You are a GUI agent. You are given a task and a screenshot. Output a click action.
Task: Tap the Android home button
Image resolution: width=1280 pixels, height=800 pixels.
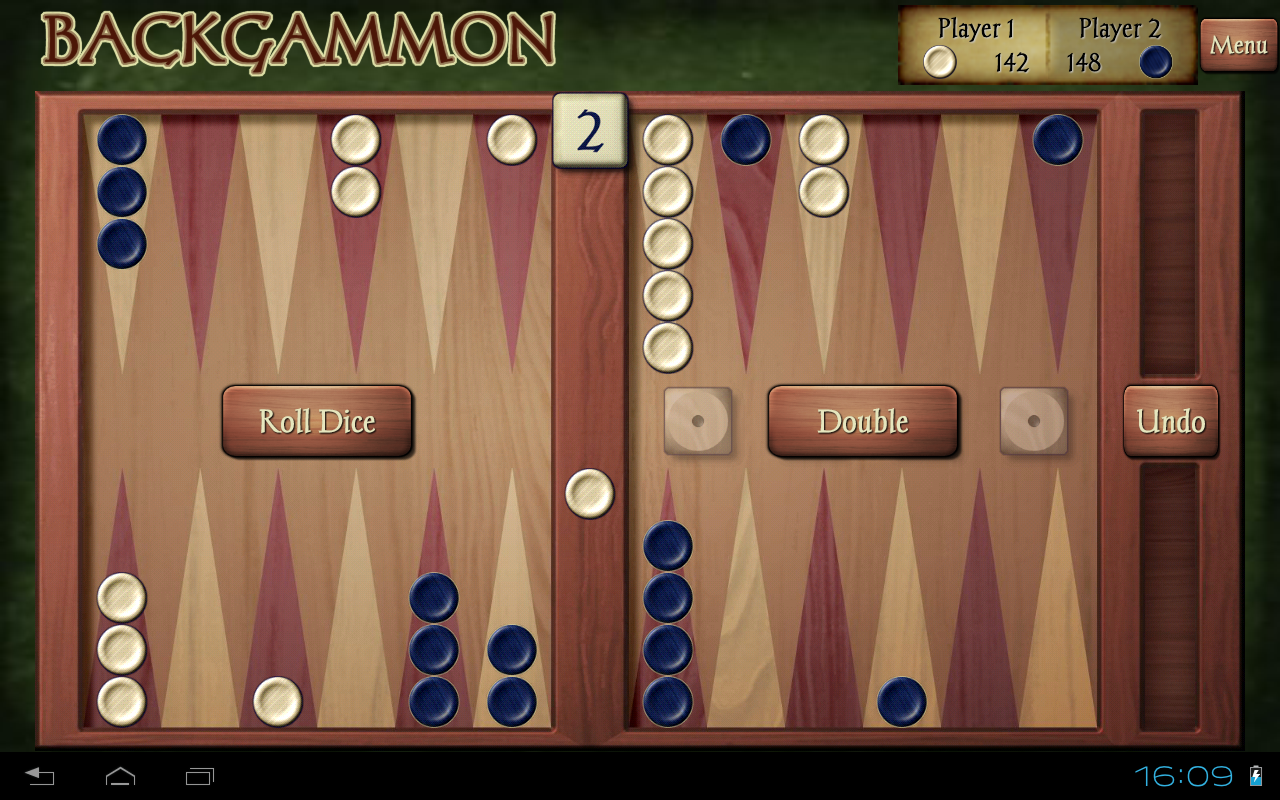120,775
